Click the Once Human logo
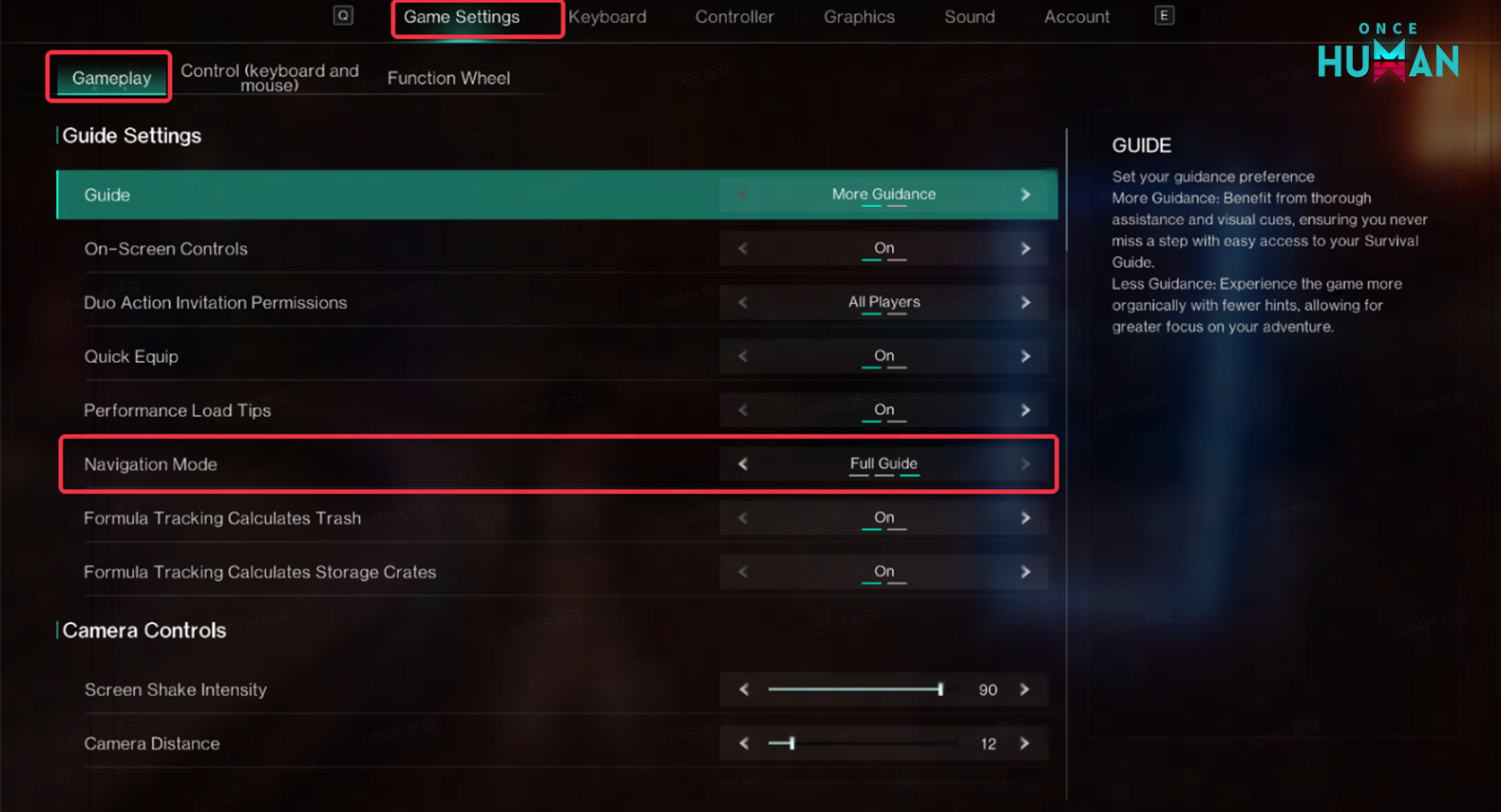The height and width of the screenshot is (812, 1501). pos(1387,52)
